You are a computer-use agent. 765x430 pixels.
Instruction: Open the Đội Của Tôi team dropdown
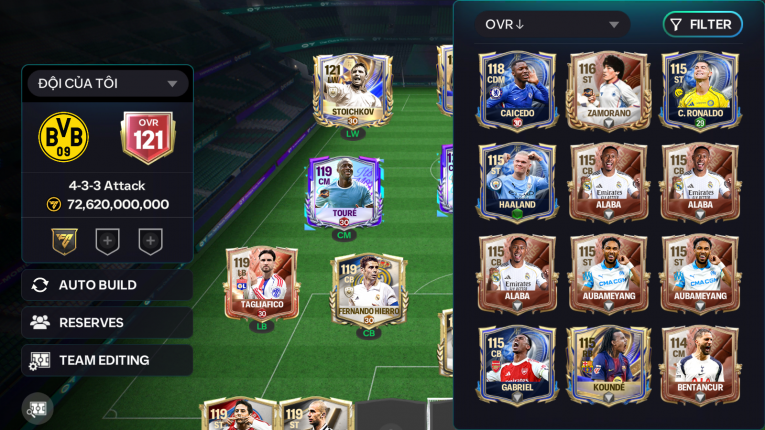107,84
